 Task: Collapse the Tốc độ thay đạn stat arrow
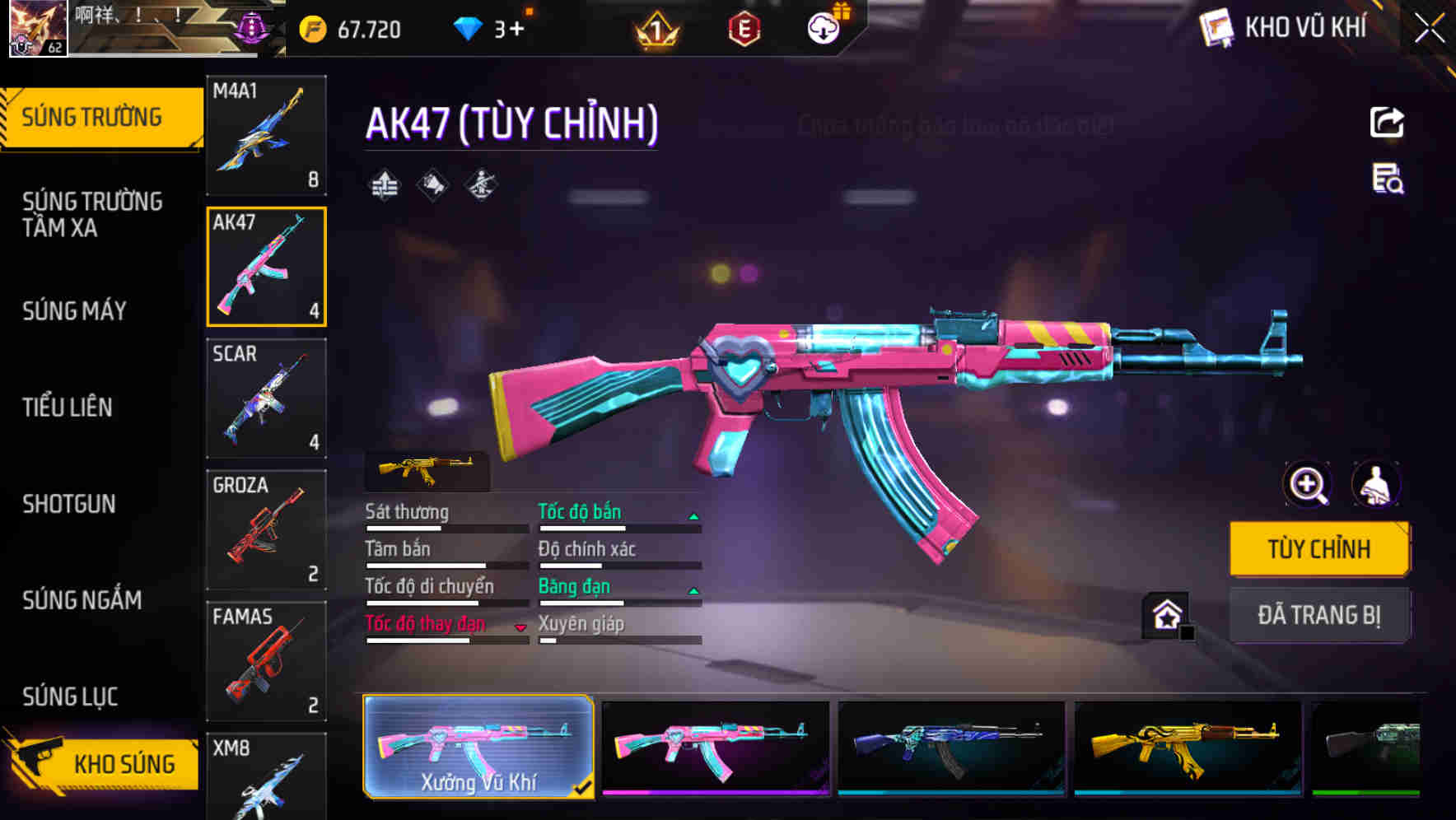pos(521,626)
